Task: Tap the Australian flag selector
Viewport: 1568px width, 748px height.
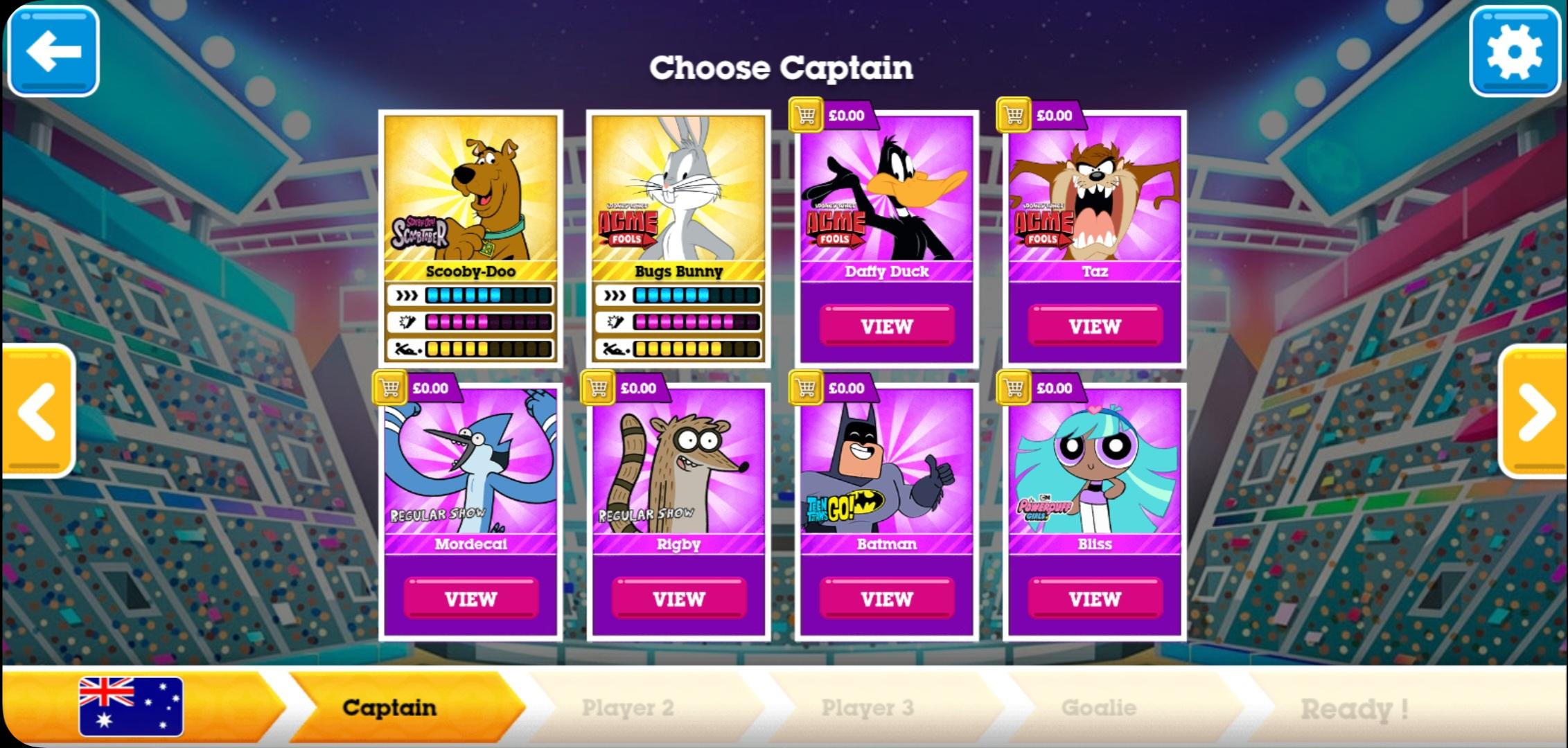Action: coord(130,708)
